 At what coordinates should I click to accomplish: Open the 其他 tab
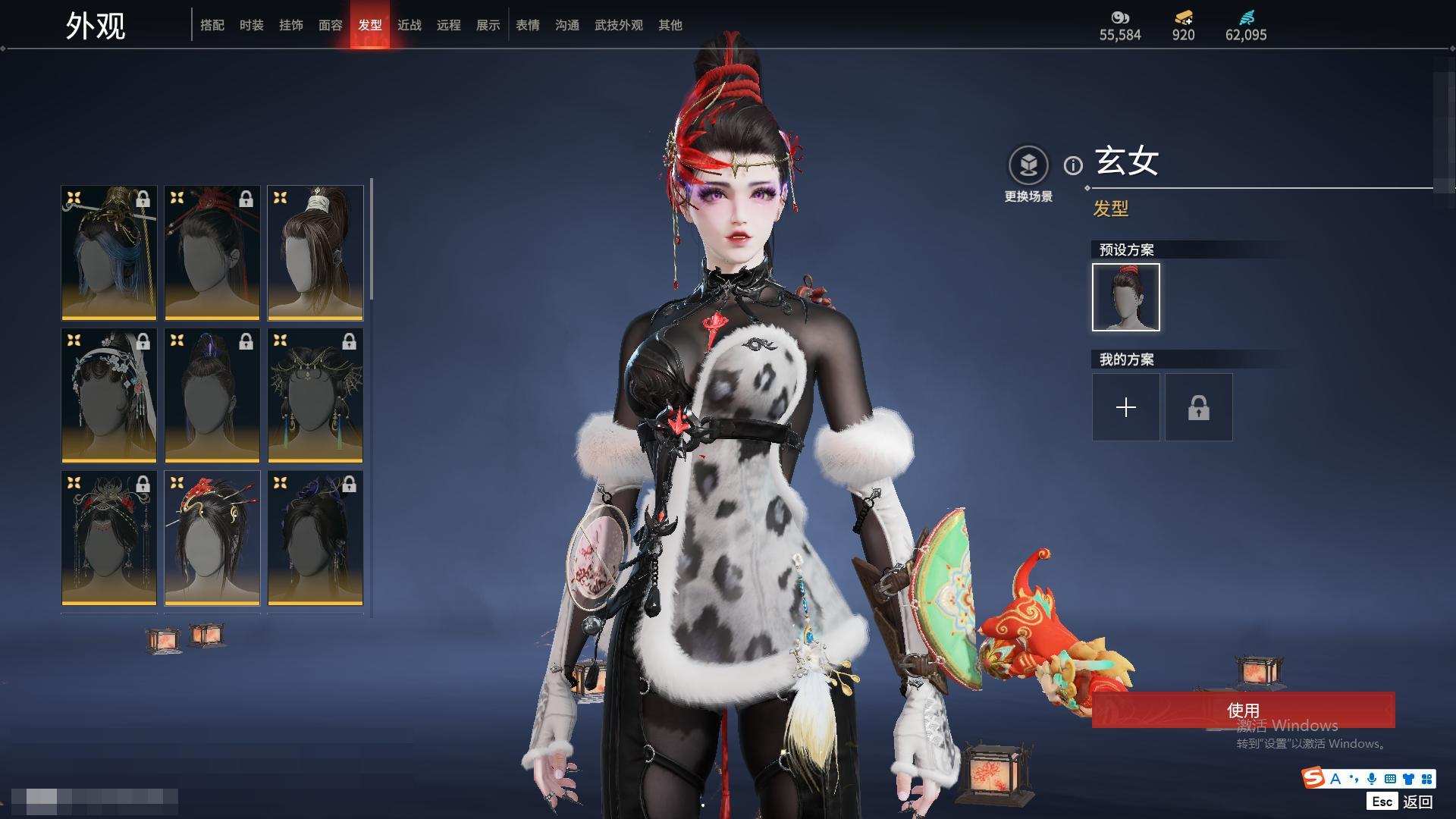670,25
